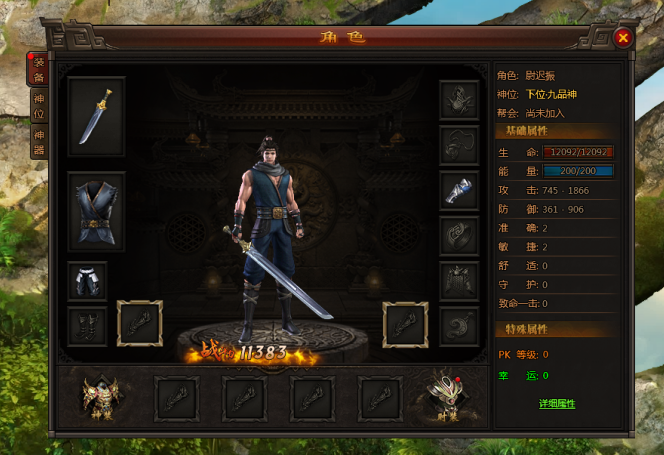The width and height of the screenshot is (664, 455).
Task: Click the golden armor icon
Action: point(101,398)
